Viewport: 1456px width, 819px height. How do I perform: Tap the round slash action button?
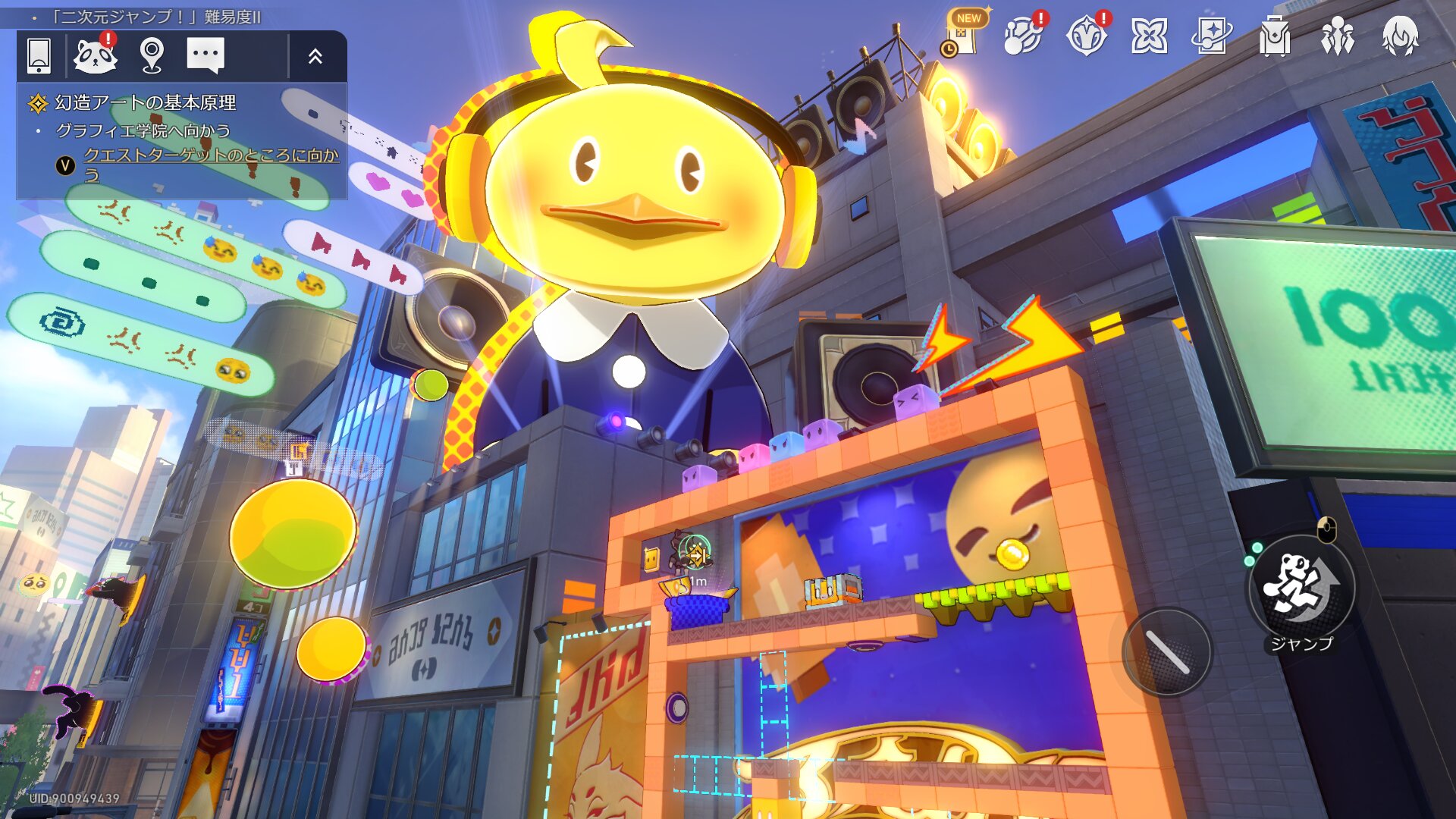tap(1167, 651)
